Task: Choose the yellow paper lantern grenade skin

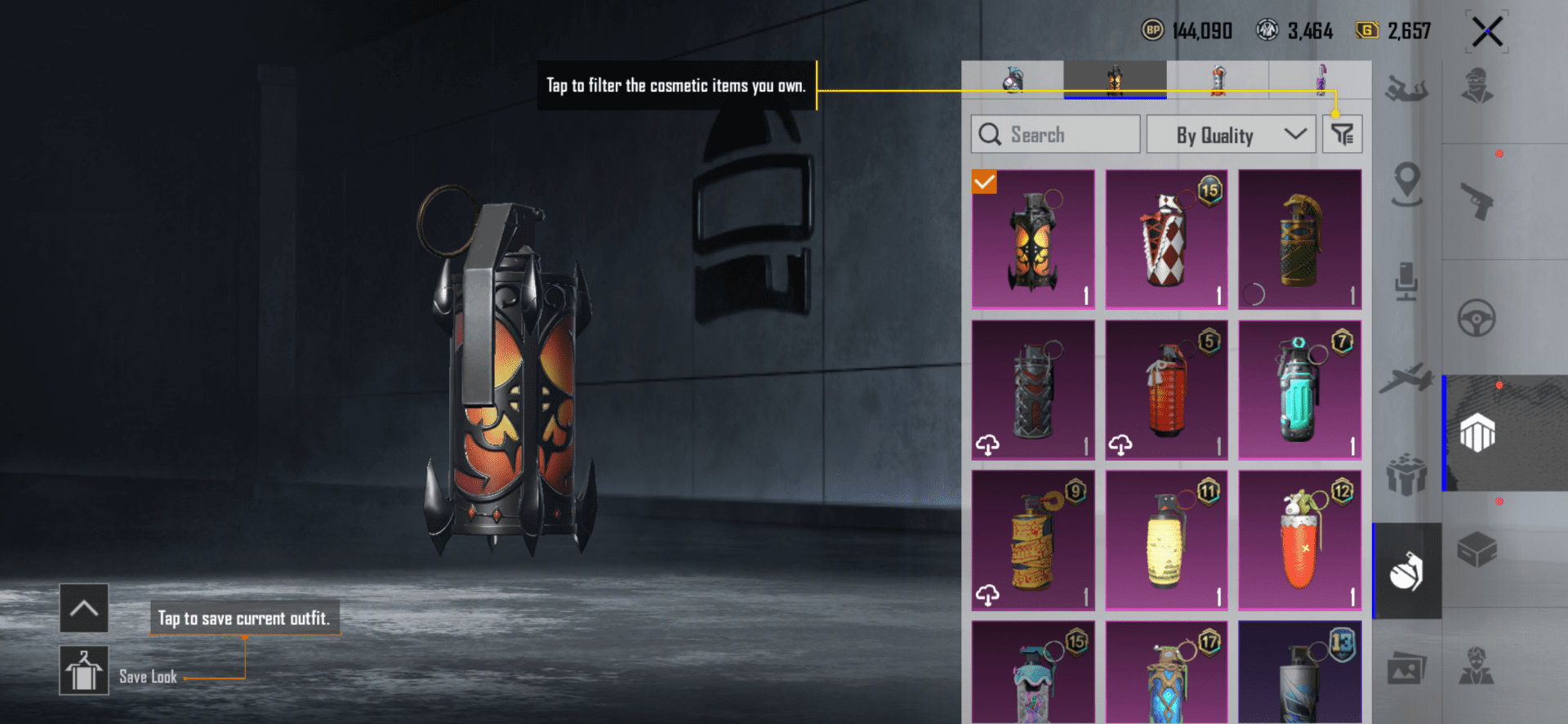Action: point(1166,540)
